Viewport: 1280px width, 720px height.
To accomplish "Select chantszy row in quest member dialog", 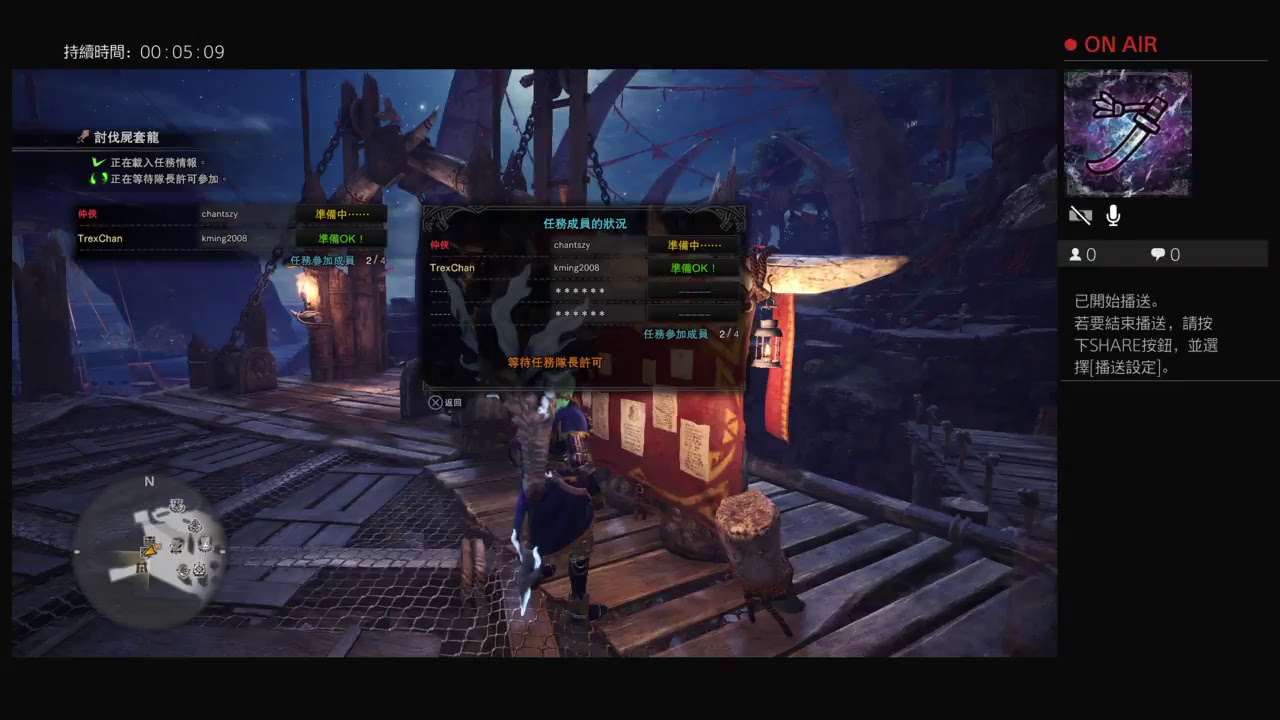I will (x=583, y=245).
